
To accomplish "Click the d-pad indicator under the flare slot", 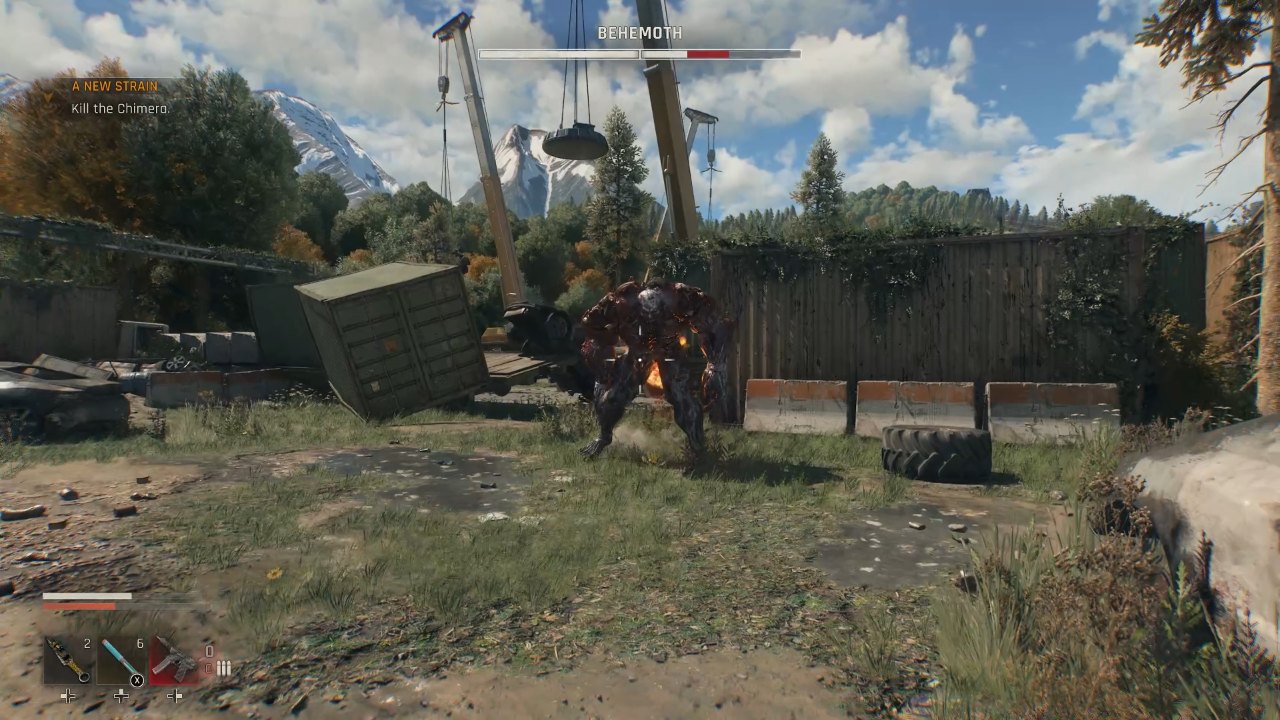I will [121, 696].
